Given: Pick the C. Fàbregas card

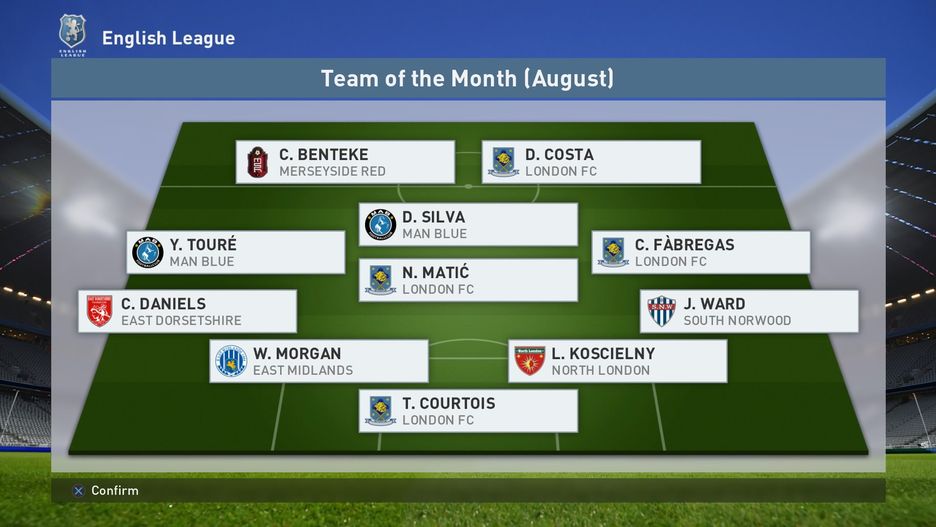Looking at the screenshot, I should (700, 252).
